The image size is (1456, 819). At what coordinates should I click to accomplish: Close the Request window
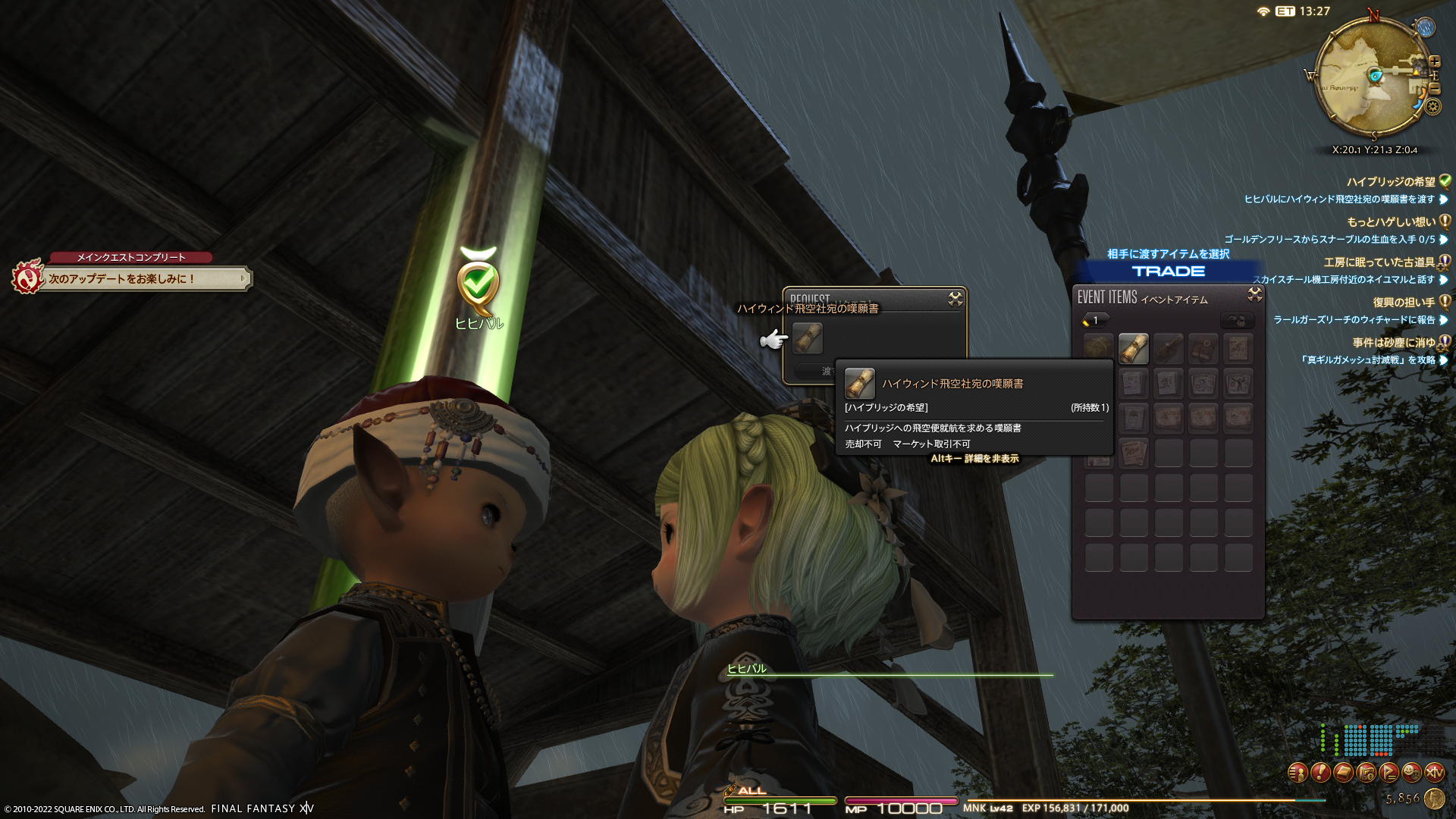tap(955, 300)
